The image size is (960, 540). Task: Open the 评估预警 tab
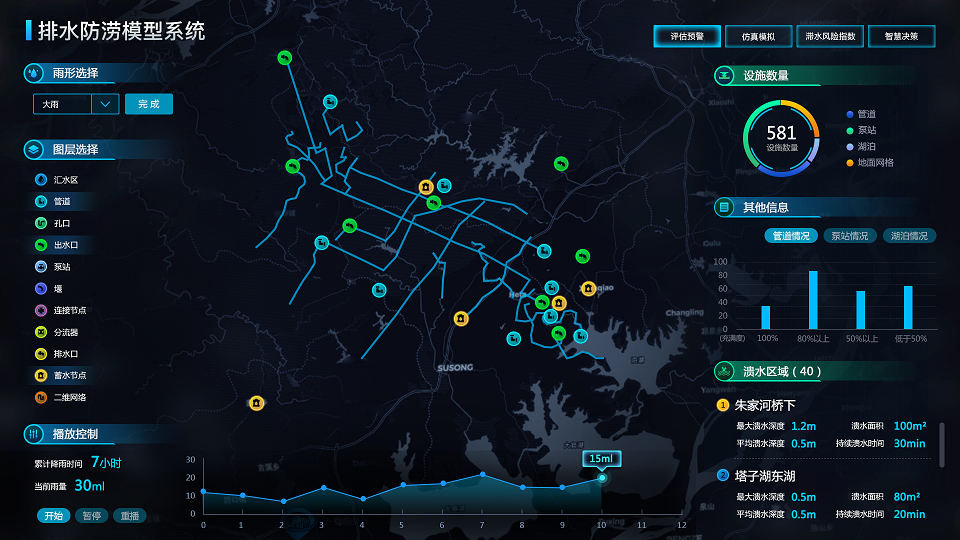[x=687, y=36]
